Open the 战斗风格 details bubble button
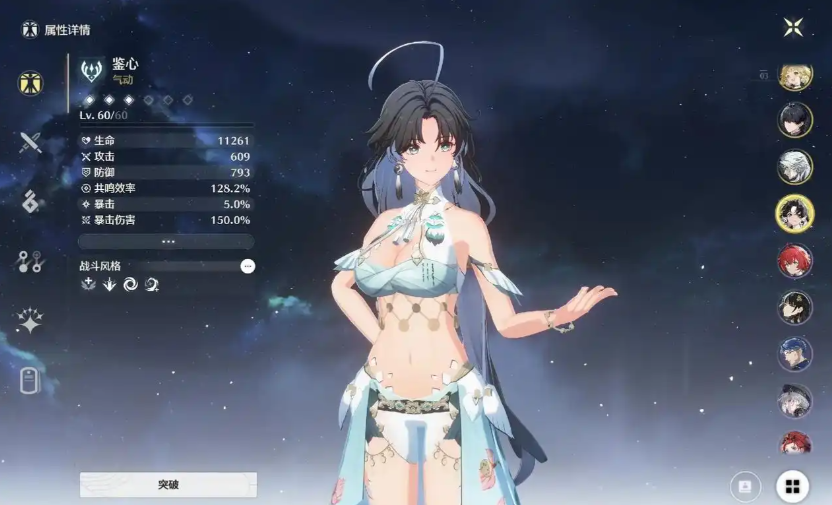The width and height of the screenshot is (832, 505). click(247, 266)
